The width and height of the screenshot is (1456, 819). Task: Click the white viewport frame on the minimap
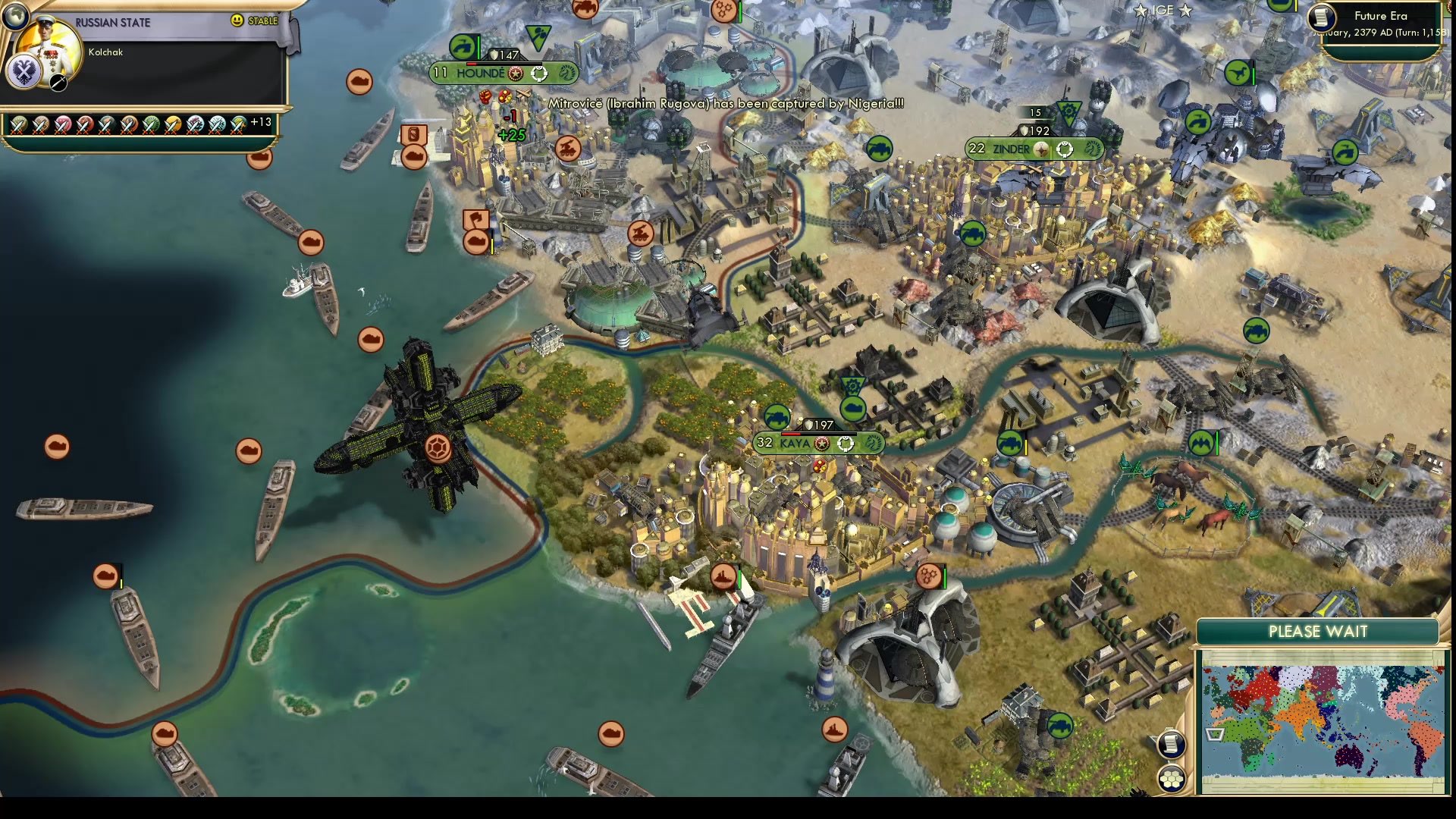point(1215,733)
